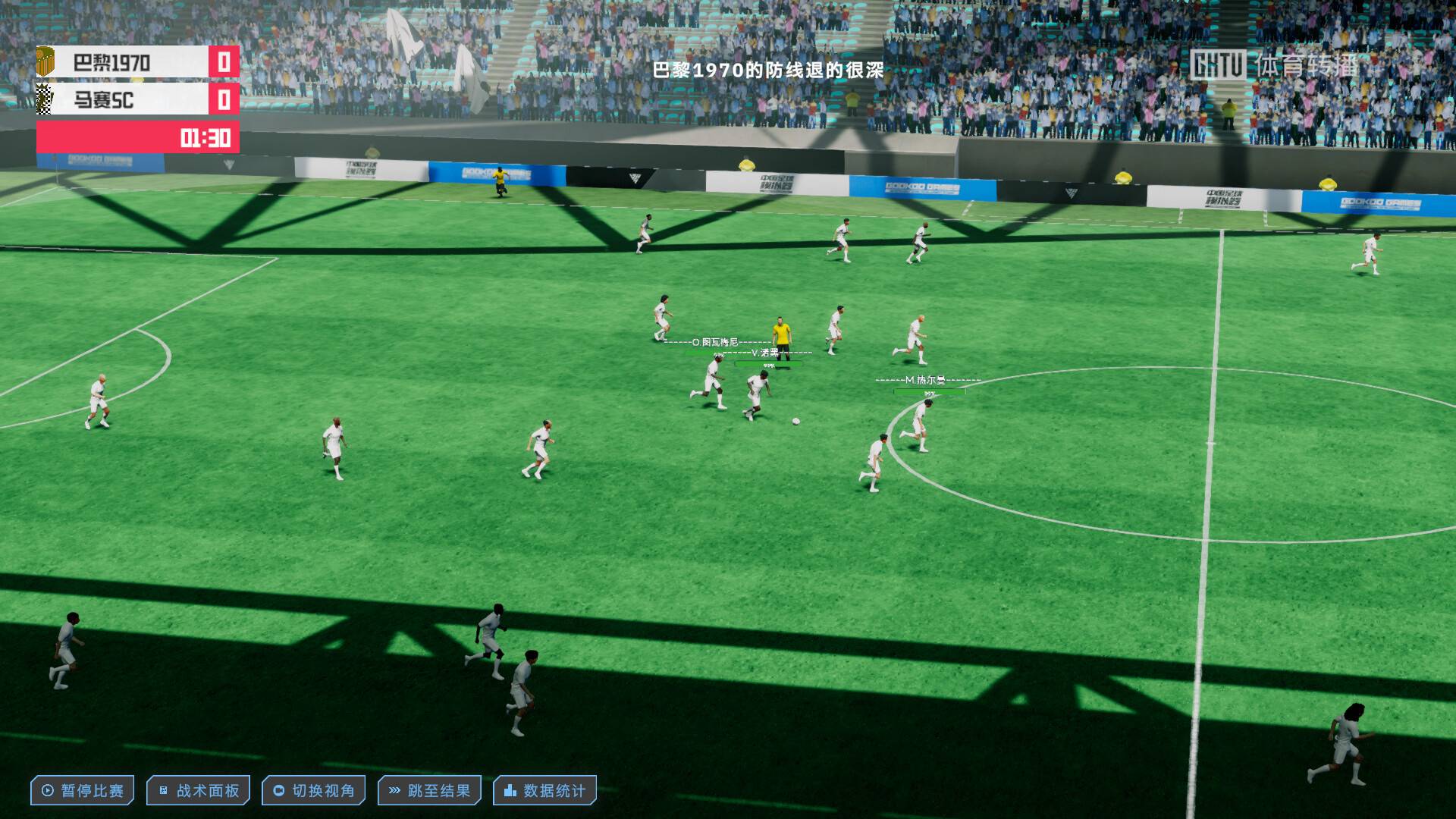Open the 战术面板 tactics panel
This screenshot has height=819, width=1456.
pos(198,789)
